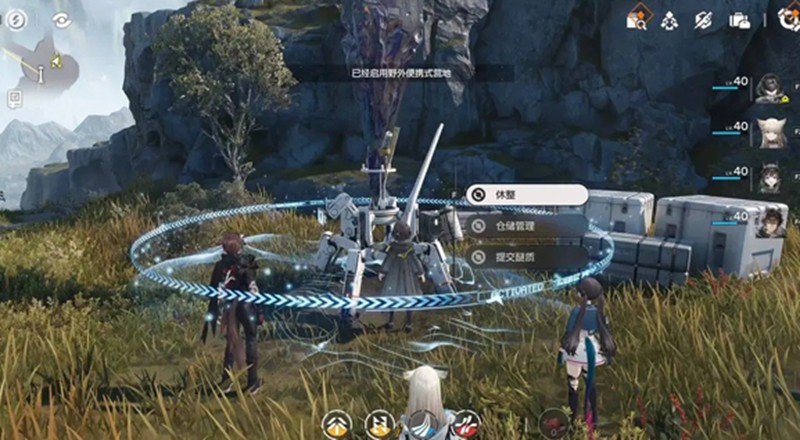
Task: Open the map search icon with magnifier
Action: click(637, 18)
